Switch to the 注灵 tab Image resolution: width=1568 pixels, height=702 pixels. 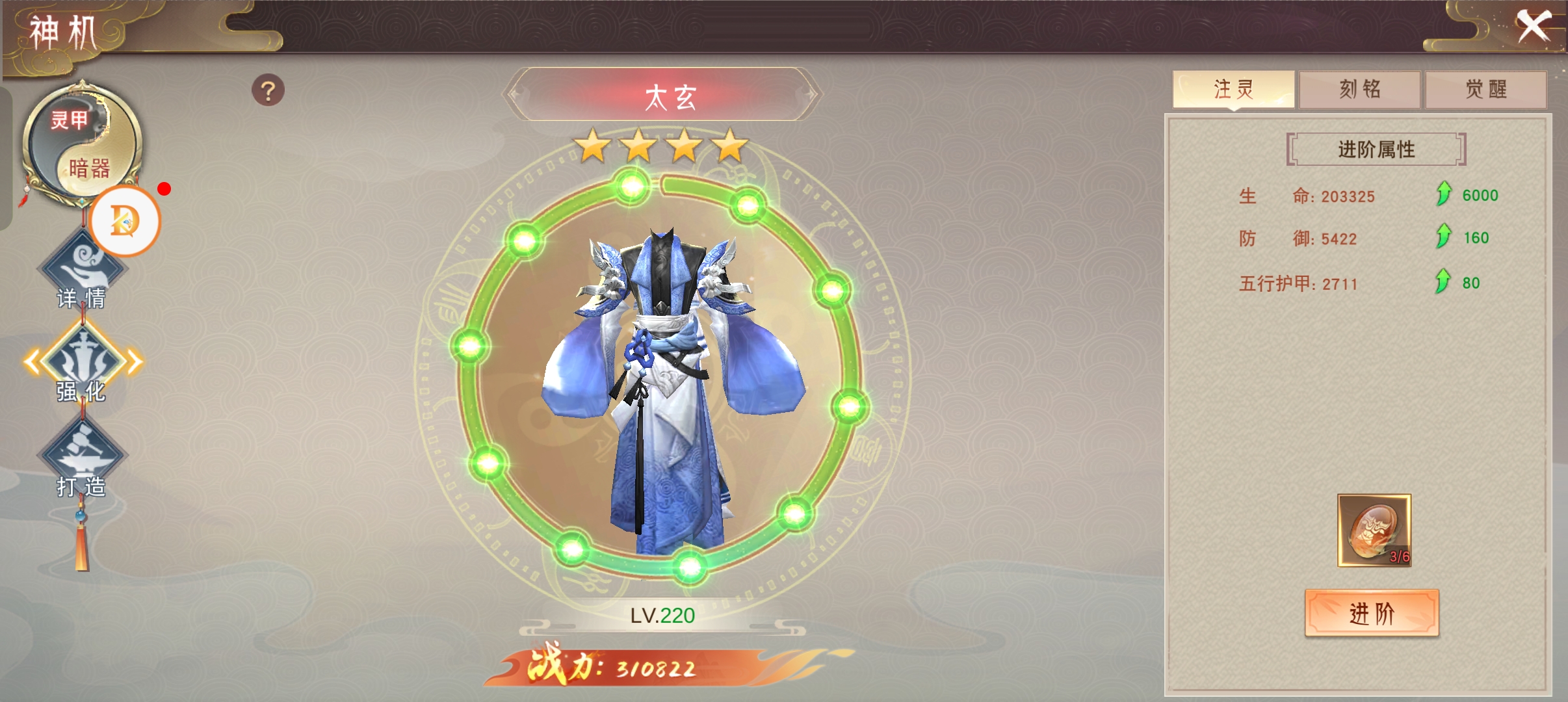[x=1233, y=89]
